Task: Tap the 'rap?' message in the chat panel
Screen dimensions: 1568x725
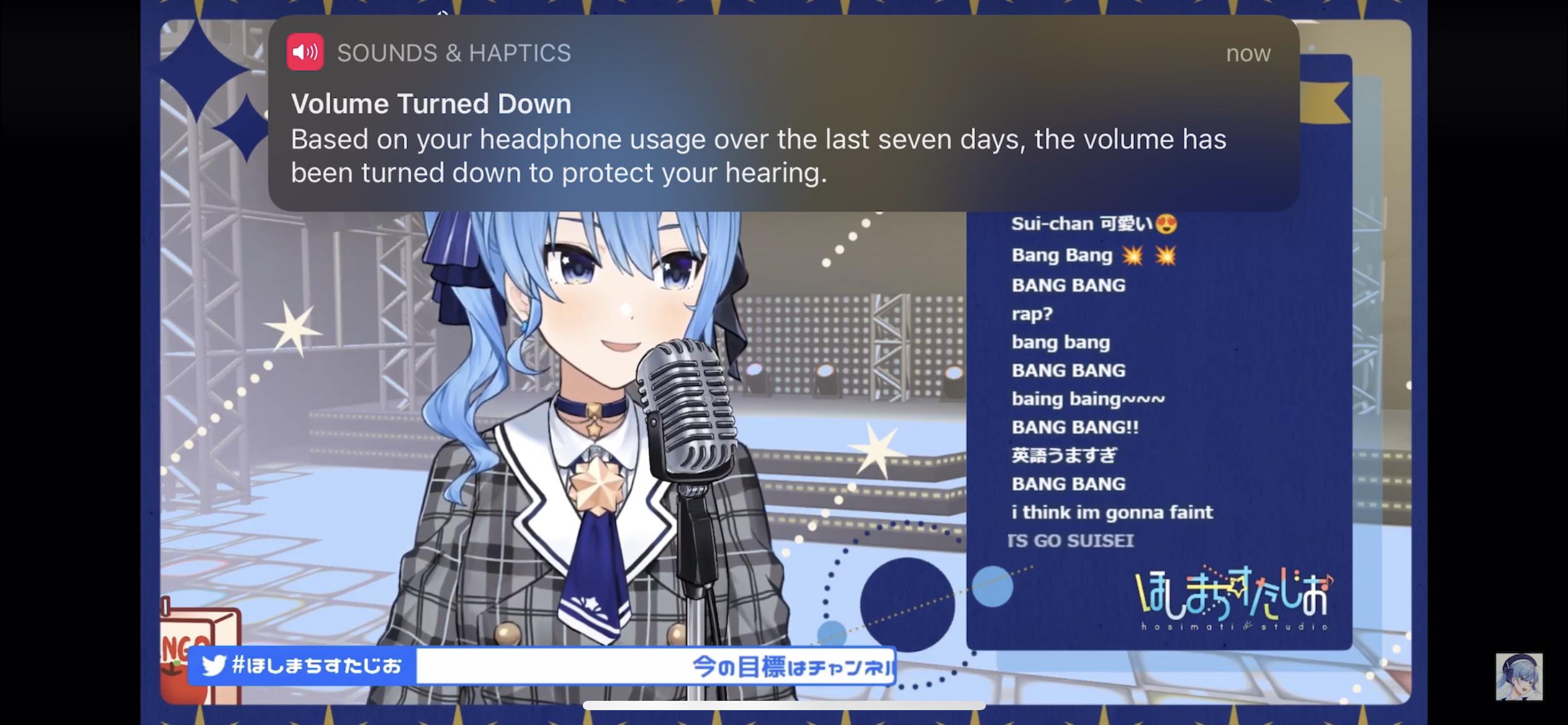Action: tap(1032, 314)
